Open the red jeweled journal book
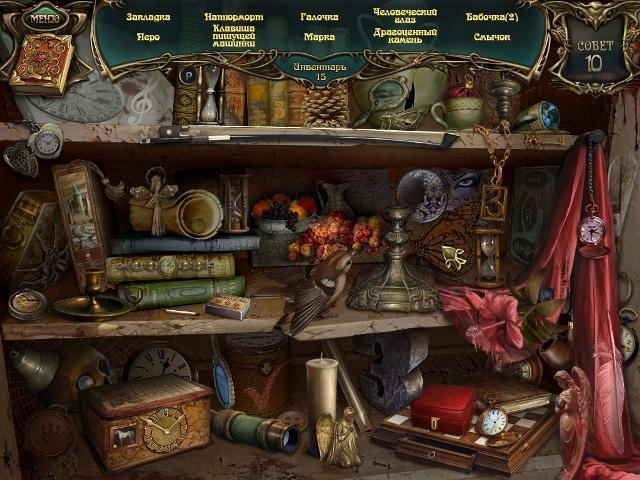Screen dimensions: 640x480 pyautogui.click(x=42, y=63)
